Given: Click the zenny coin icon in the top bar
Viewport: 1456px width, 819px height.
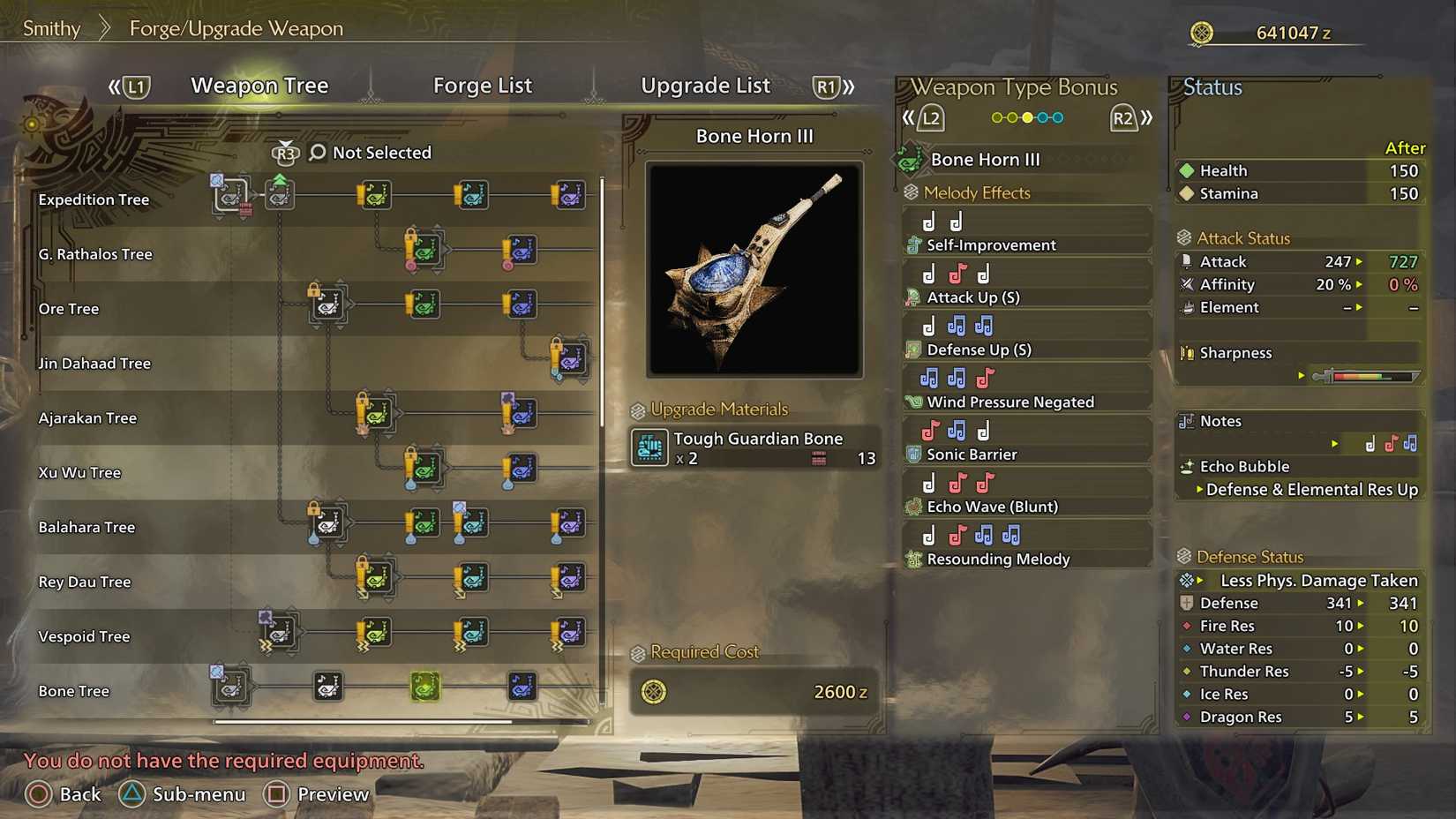Looking at the screenshot, I should pos(1200,32).
